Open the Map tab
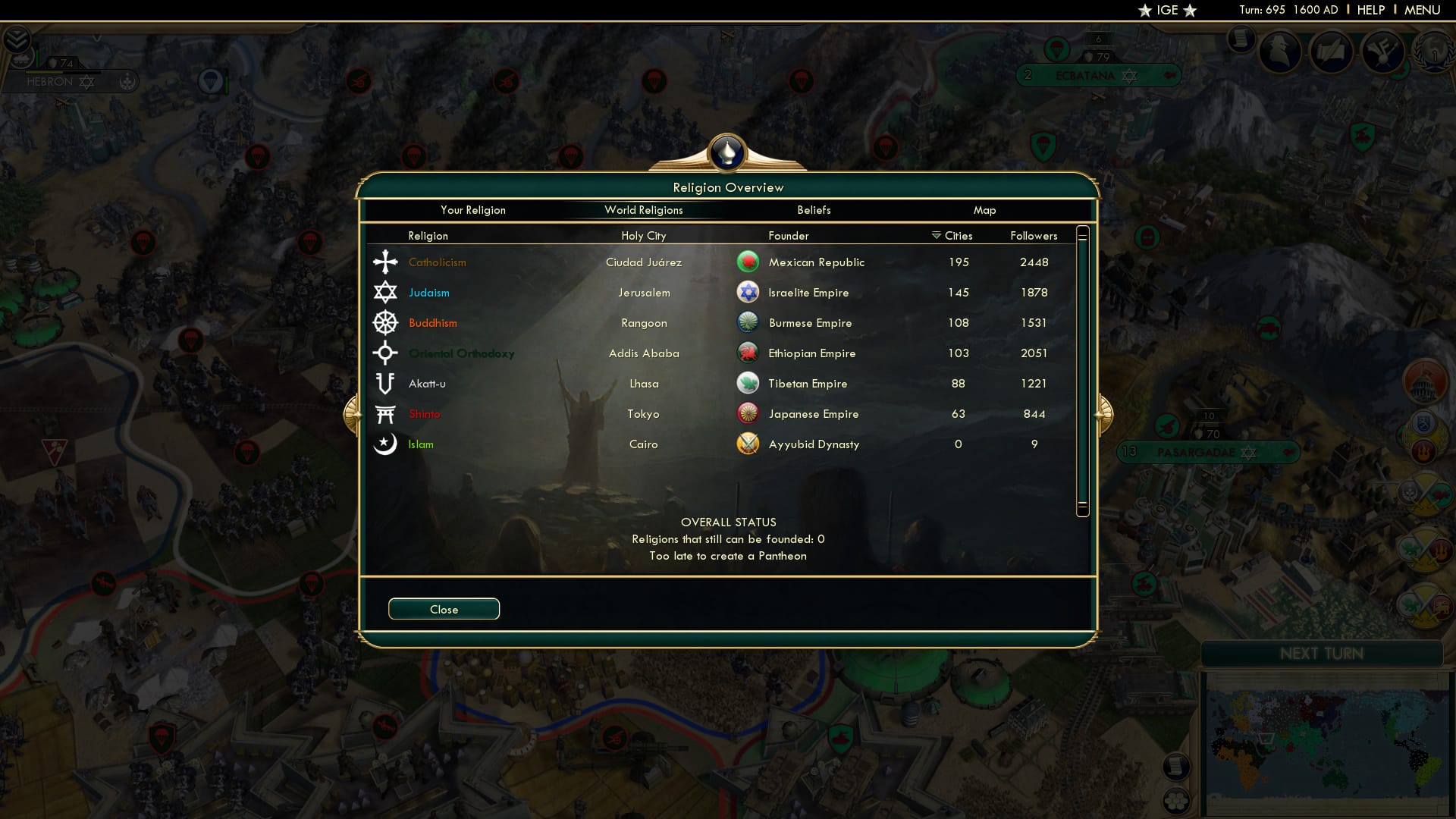The image size is (1456, 819). click(x=985, y=210)
